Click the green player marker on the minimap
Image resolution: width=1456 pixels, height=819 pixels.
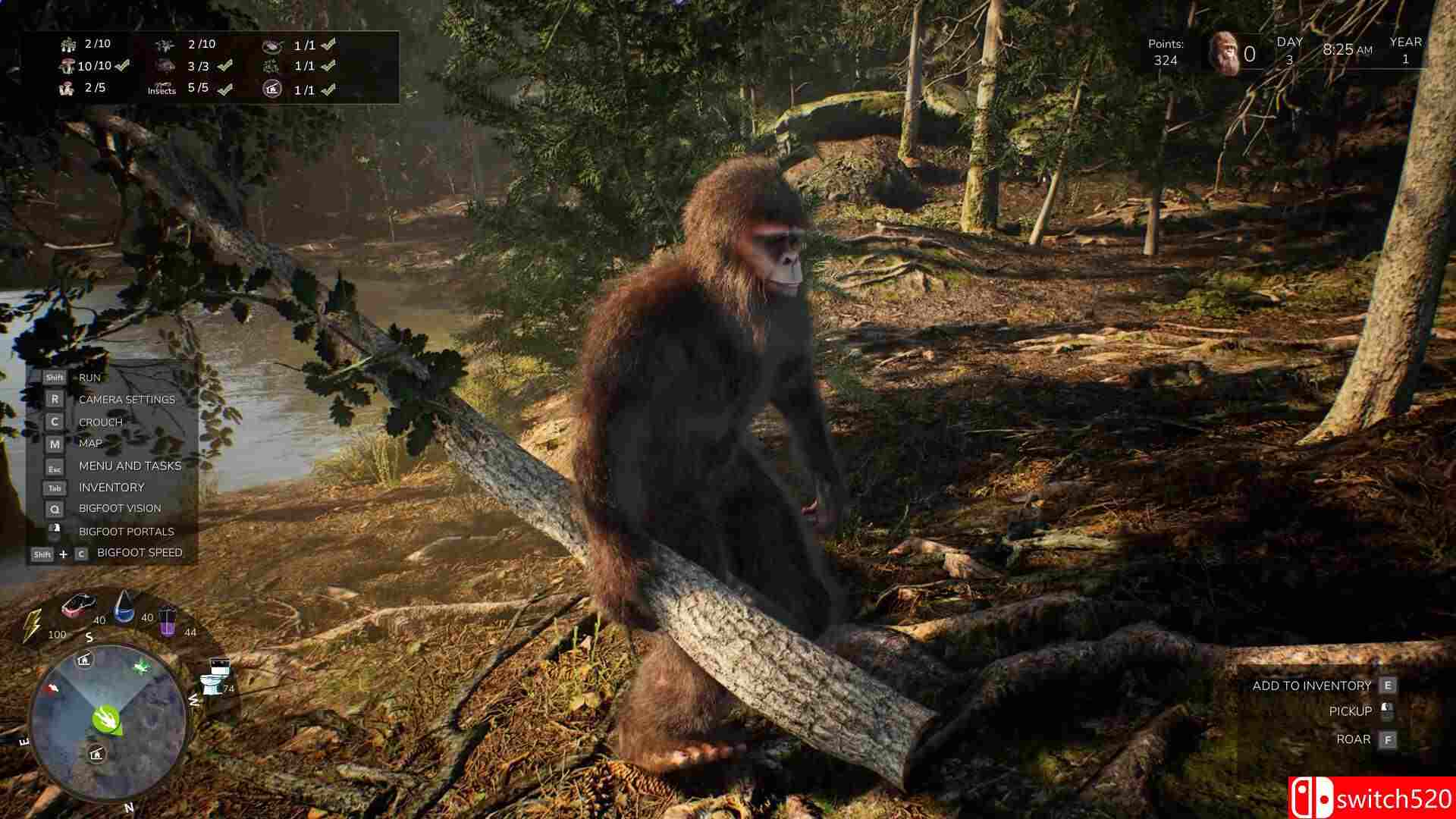tap(105, 717)
